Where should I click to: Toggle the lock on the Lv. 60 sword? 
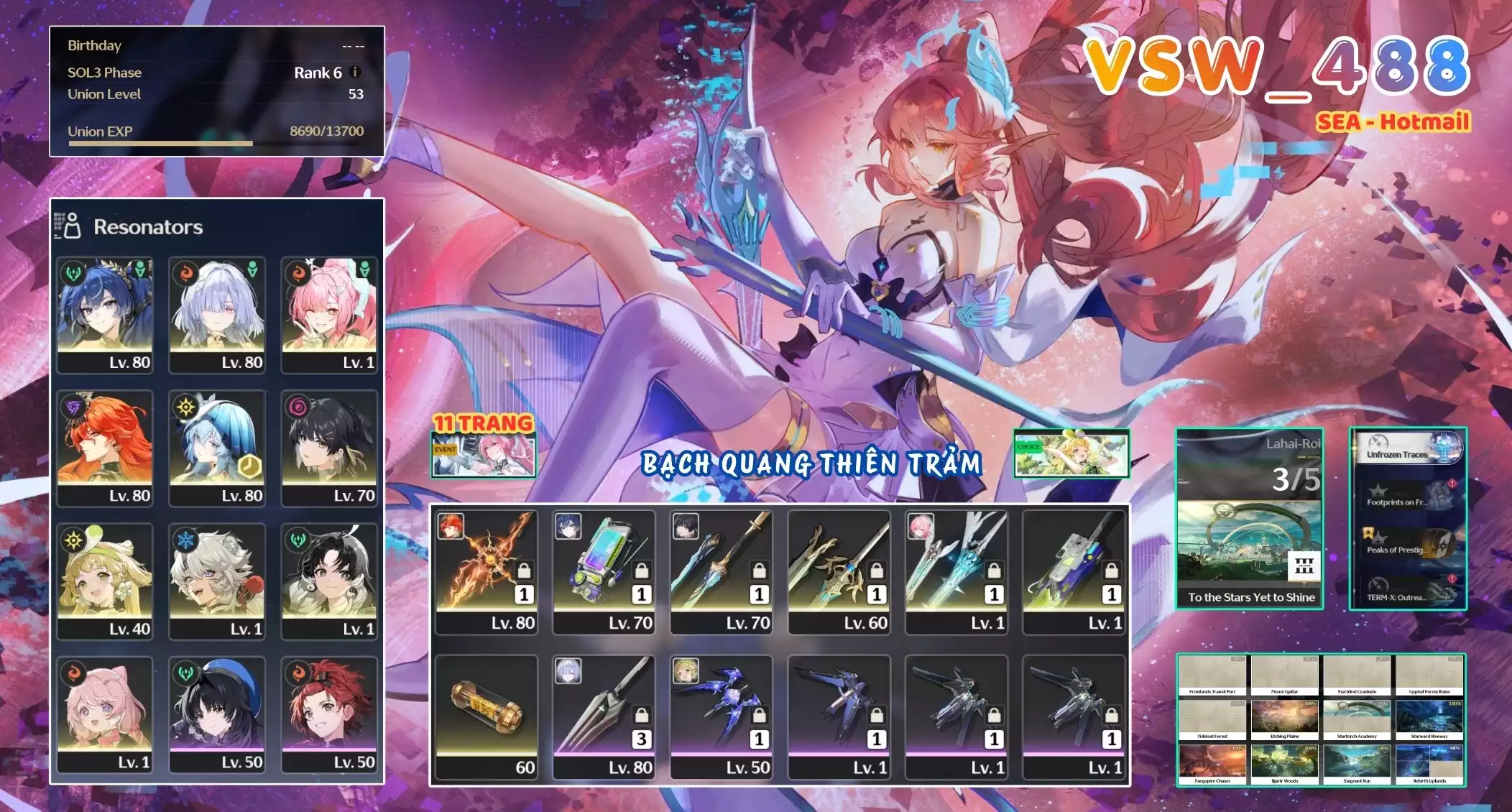(x=877, y=570)
